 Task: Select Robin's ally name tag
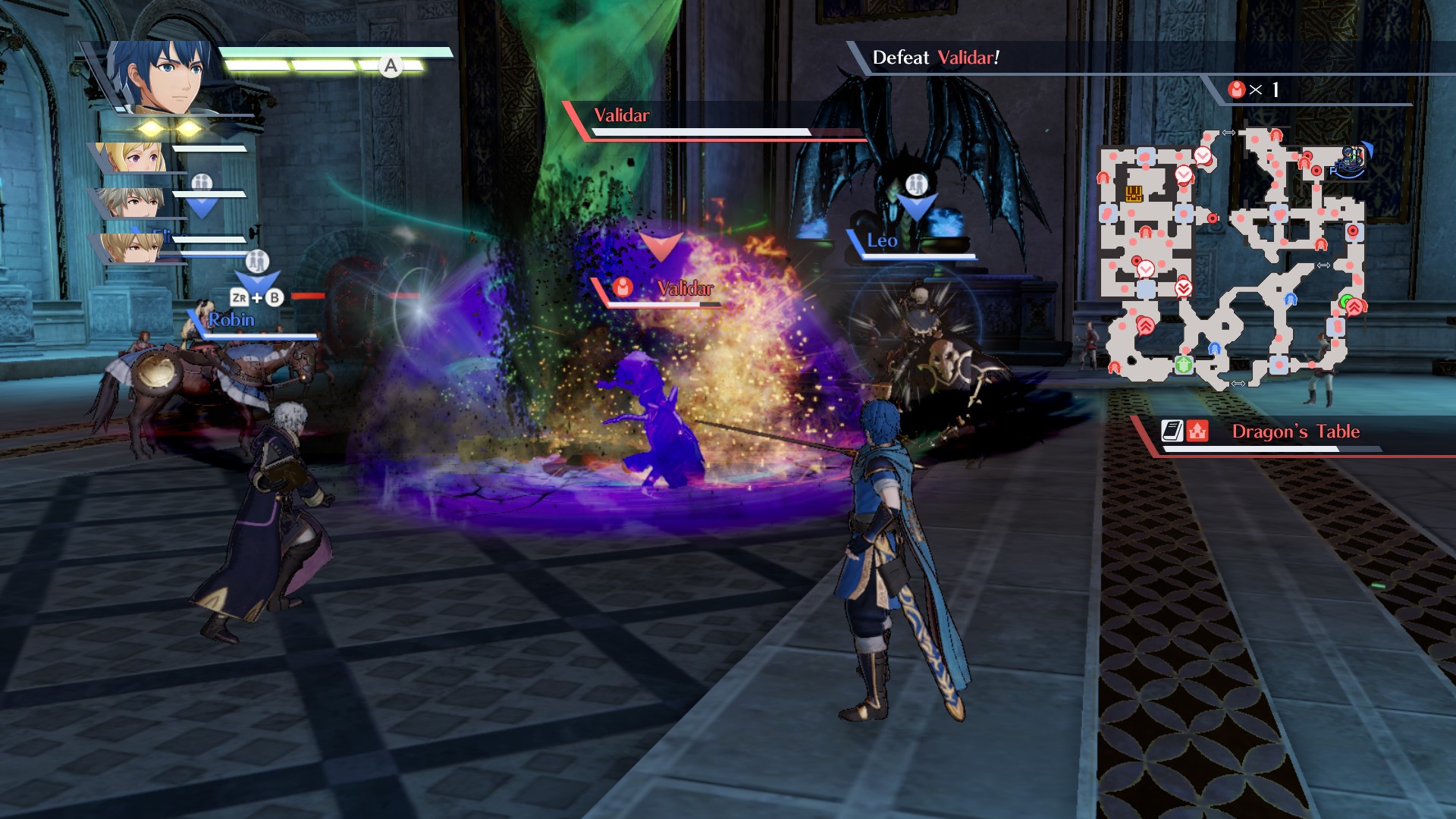pos(231,320)
